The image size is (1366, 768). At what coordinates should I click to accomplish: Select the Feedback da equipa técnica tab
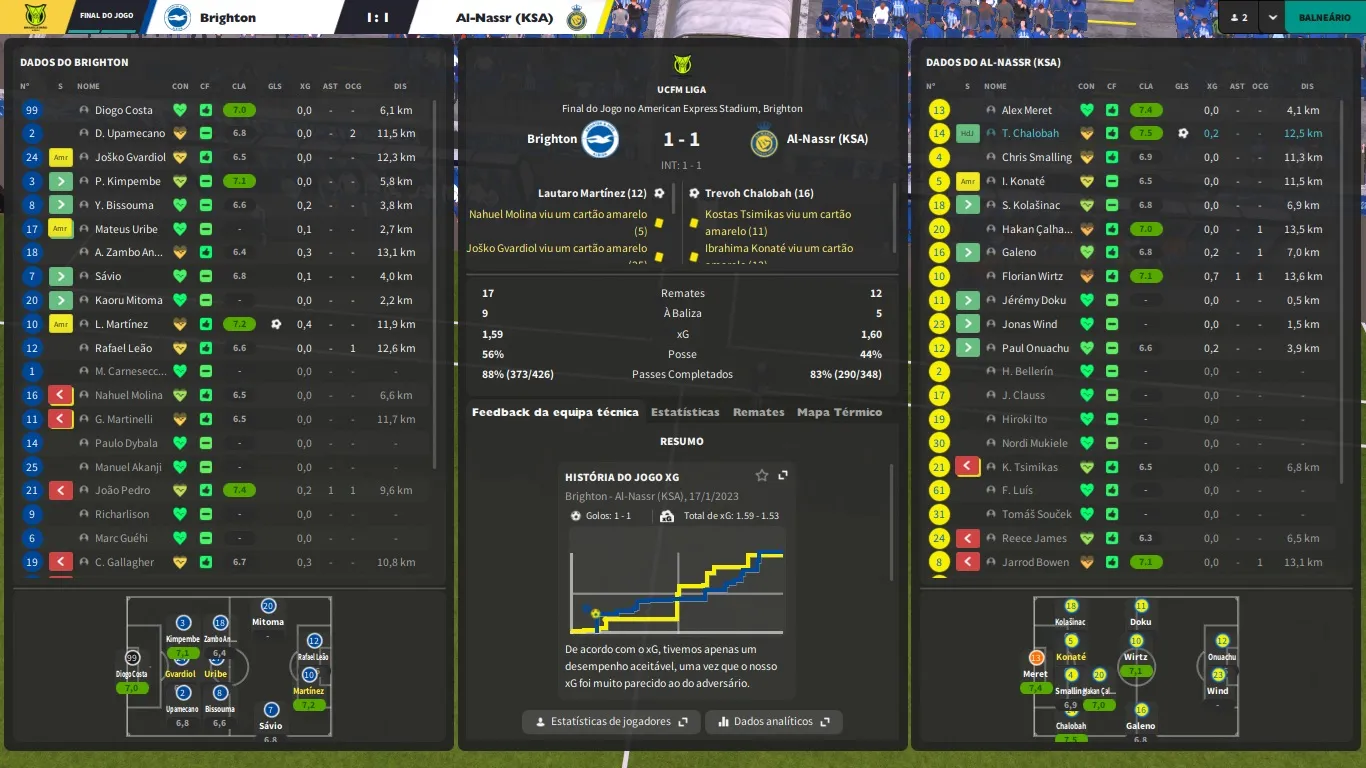(x=555, y=412)
